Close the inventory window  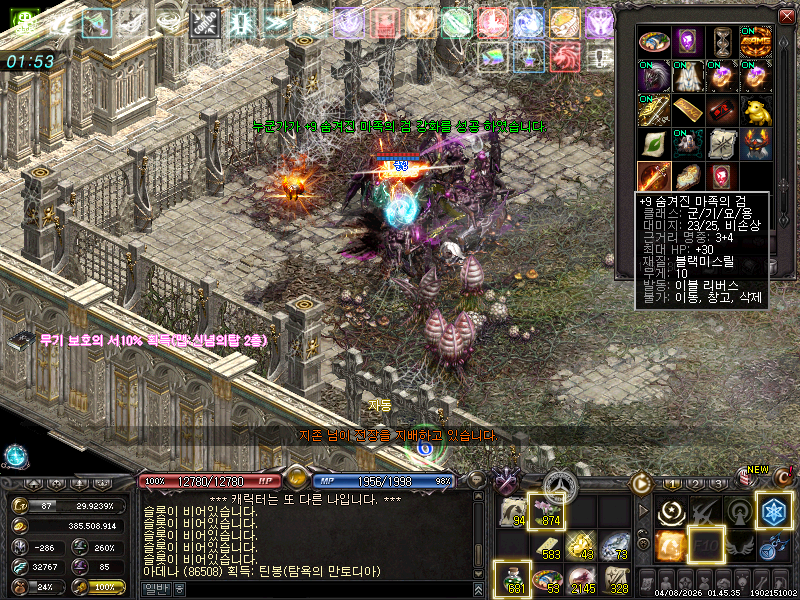pos(785,15)
